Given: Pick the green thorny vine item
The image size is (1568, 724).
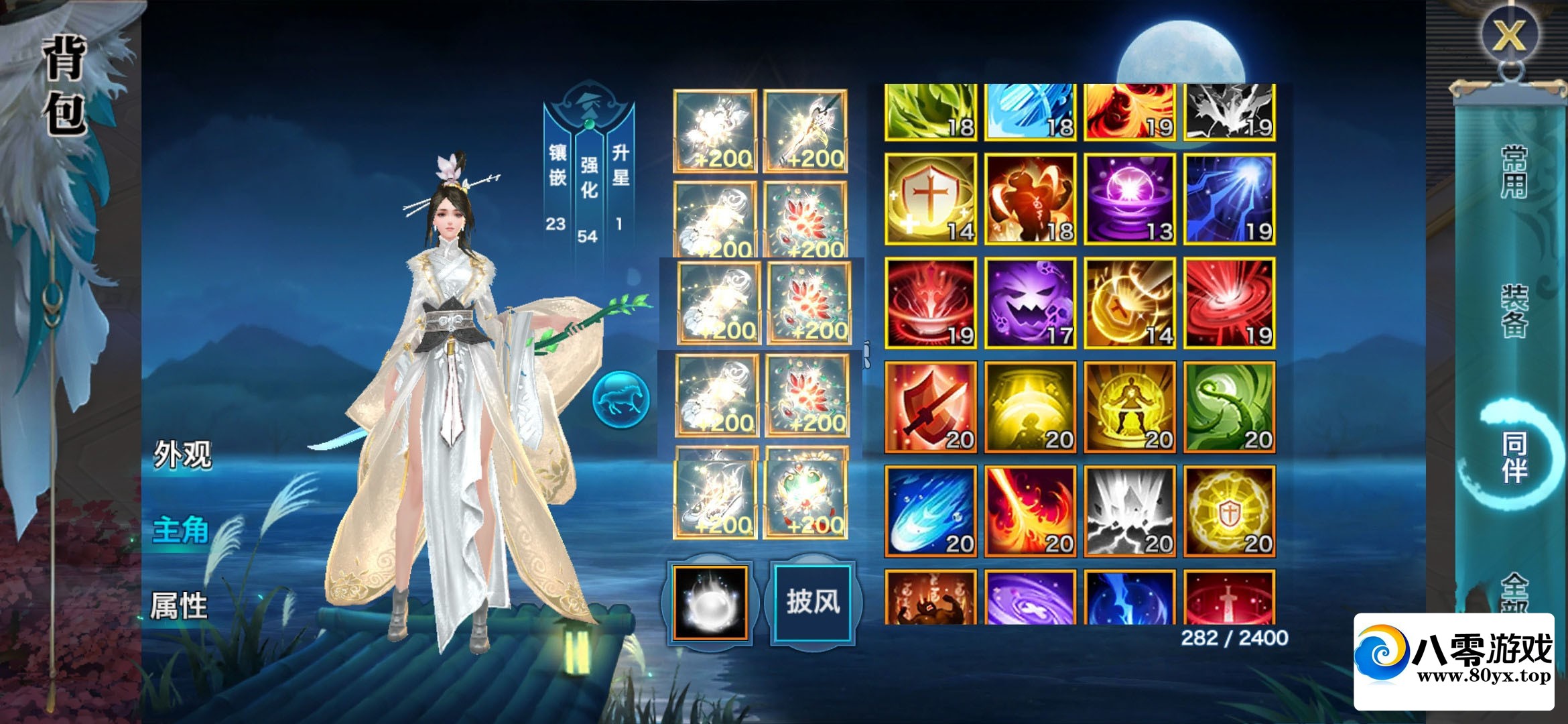Looking at the screenshot, I should pyautogui.click(x=1229, y=407).
